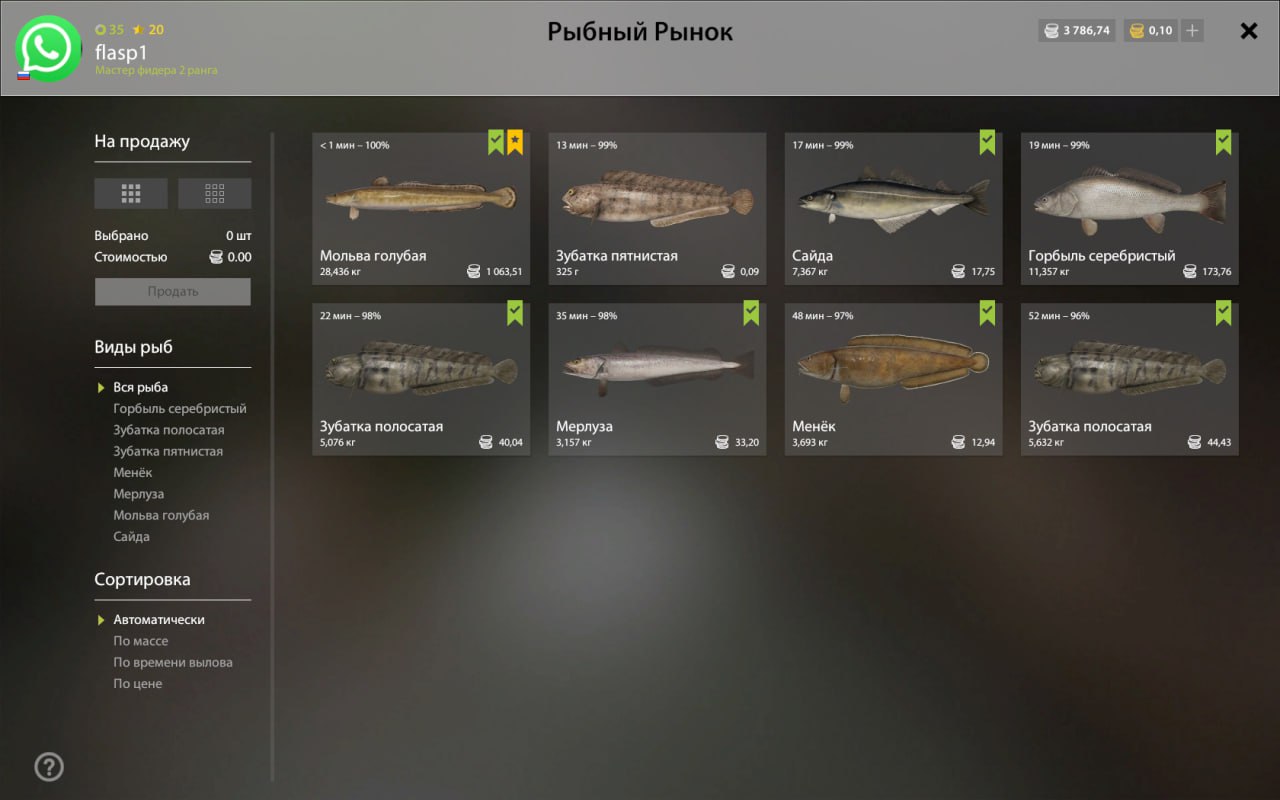This screenshot has width=1280, height=800.
Task: Pick the Горбыль серебристый fish card
Action: click(x=1129, y=209)
